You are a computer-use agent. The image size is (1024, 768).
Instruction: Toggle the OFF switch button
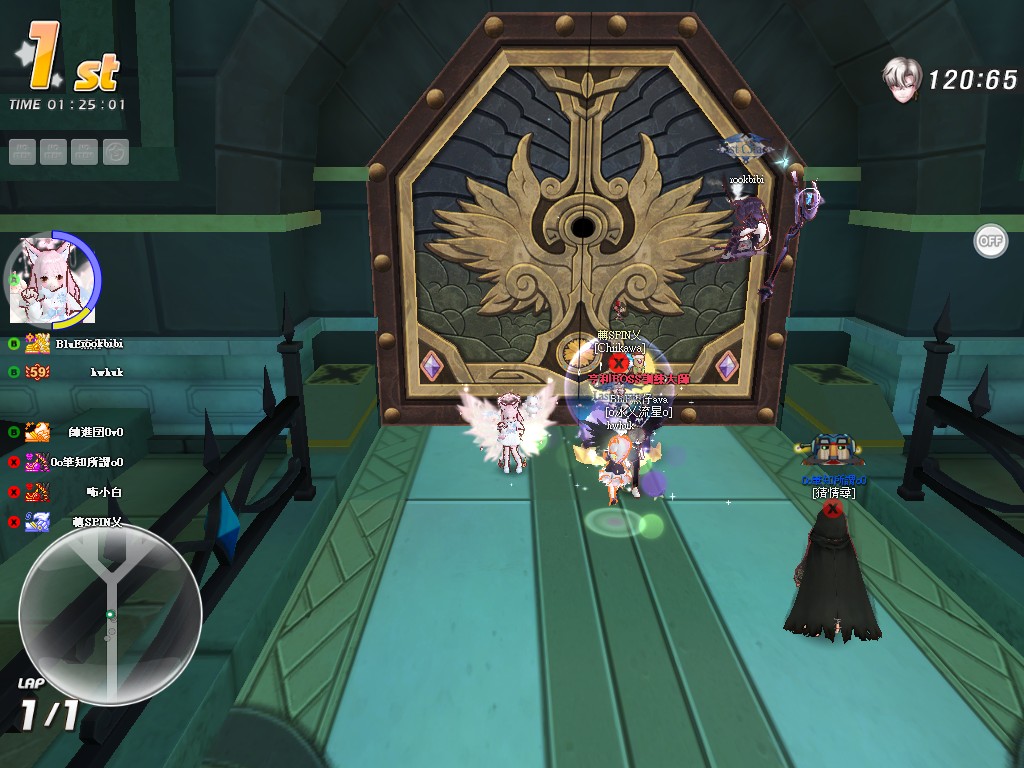(990, 241)
